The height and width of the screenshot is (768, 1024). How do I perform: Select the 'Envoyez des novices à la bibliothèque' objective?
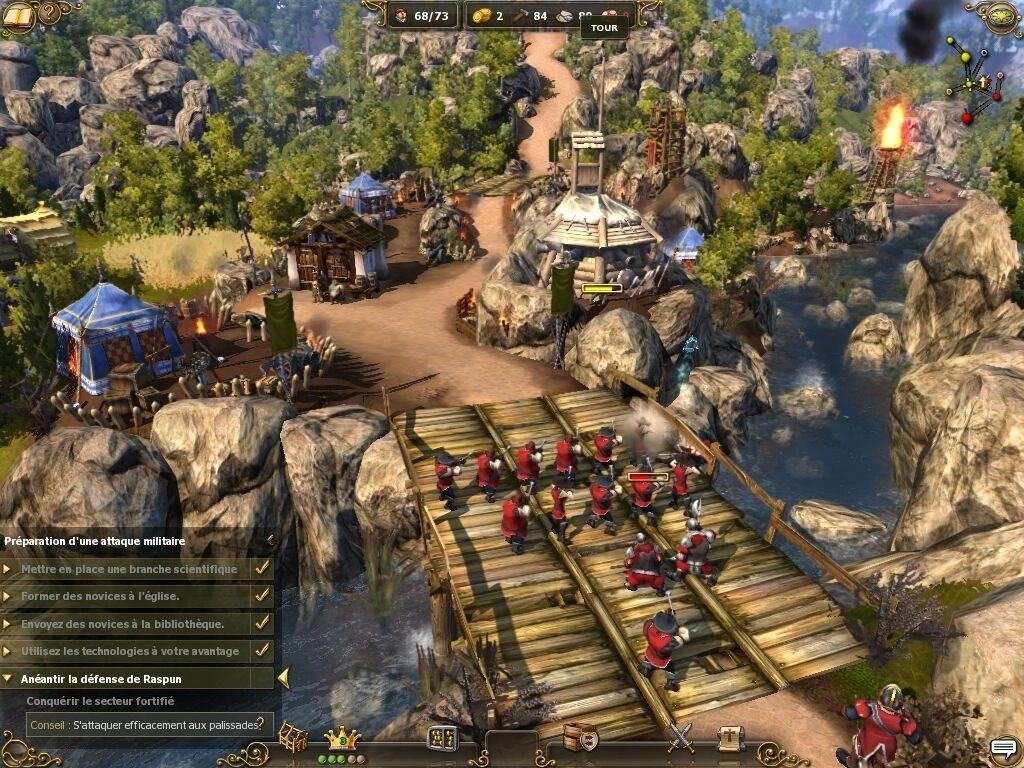coord(137,623)
